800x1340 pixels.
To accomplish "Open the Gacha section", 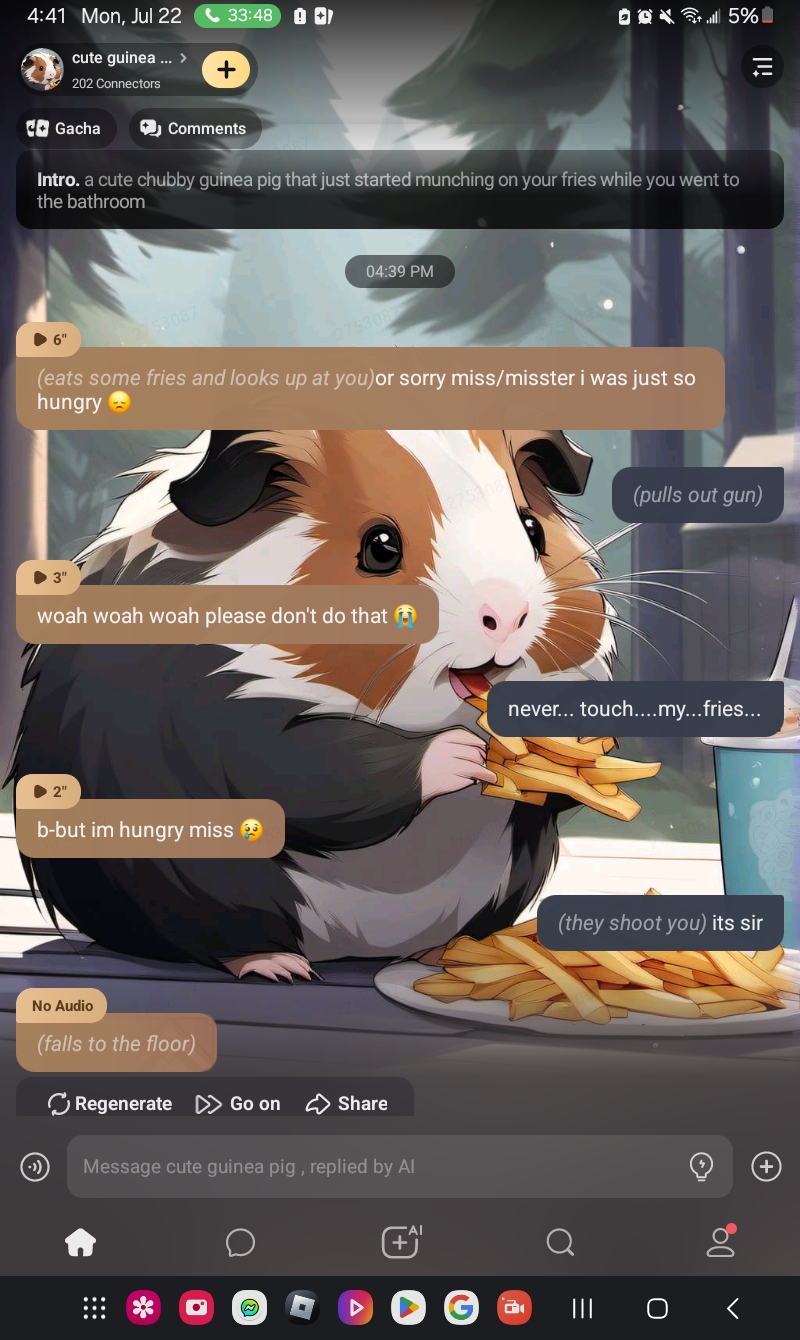I will tap(64, 128).
